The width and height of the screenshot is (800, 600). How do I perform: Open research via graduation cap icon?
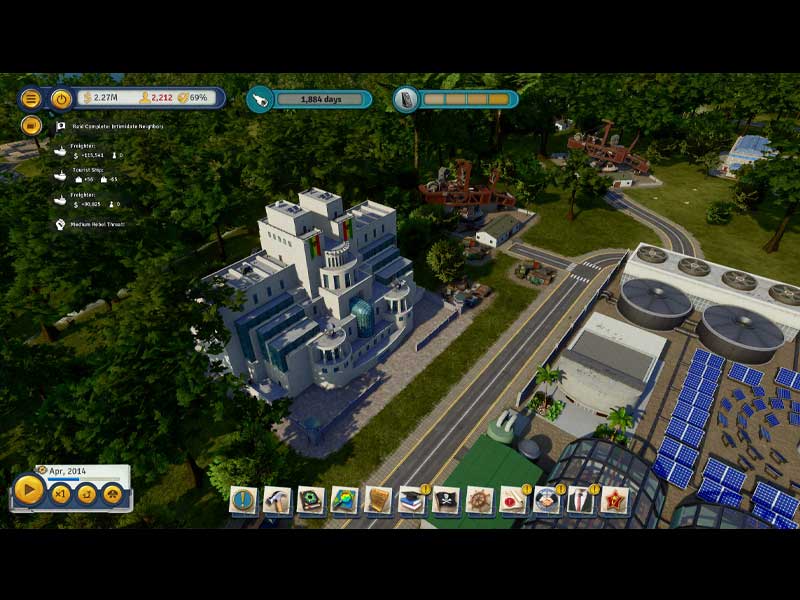coord(412,499)
